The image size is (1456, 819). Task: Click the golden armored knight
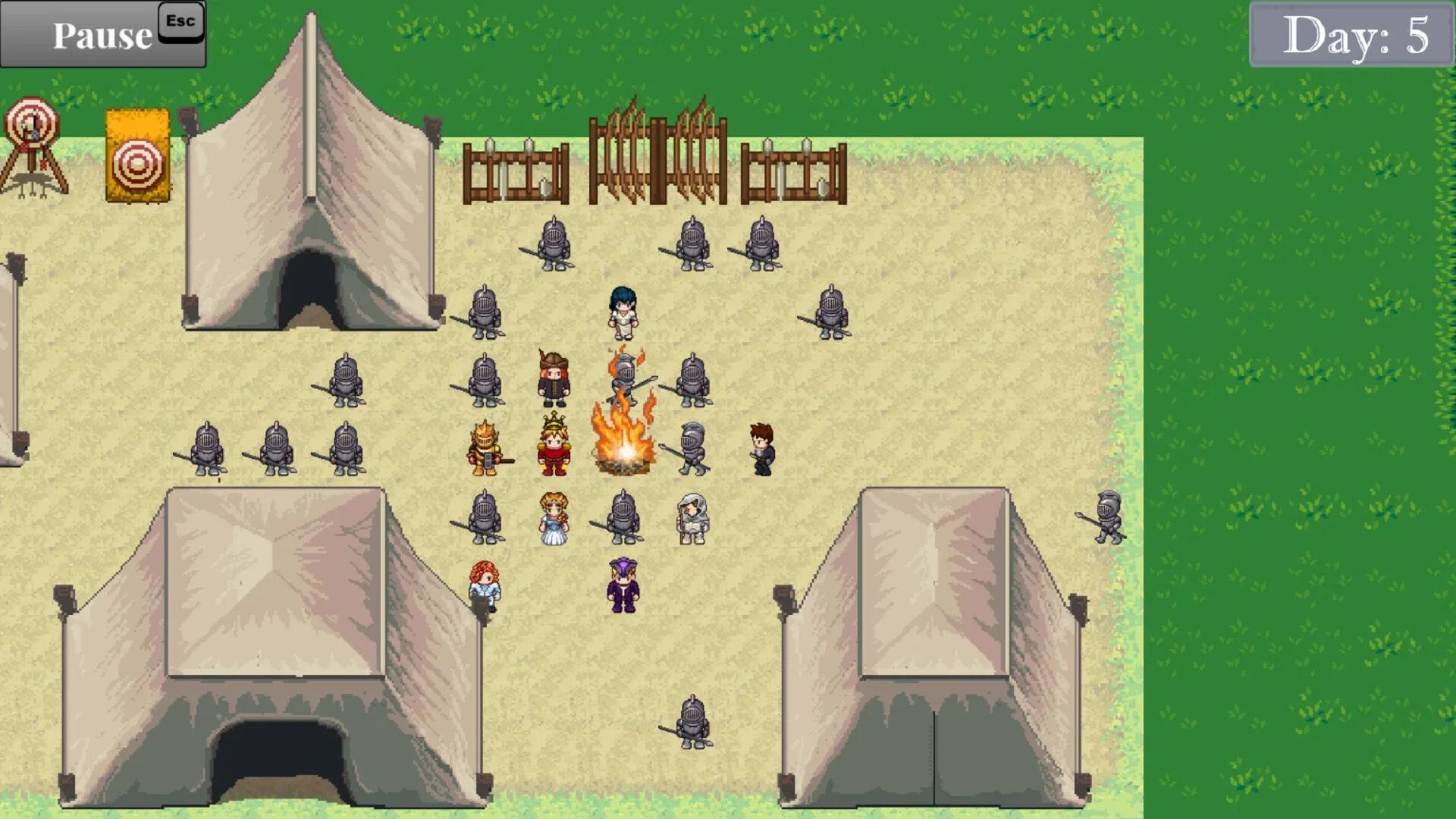(485, 447)
